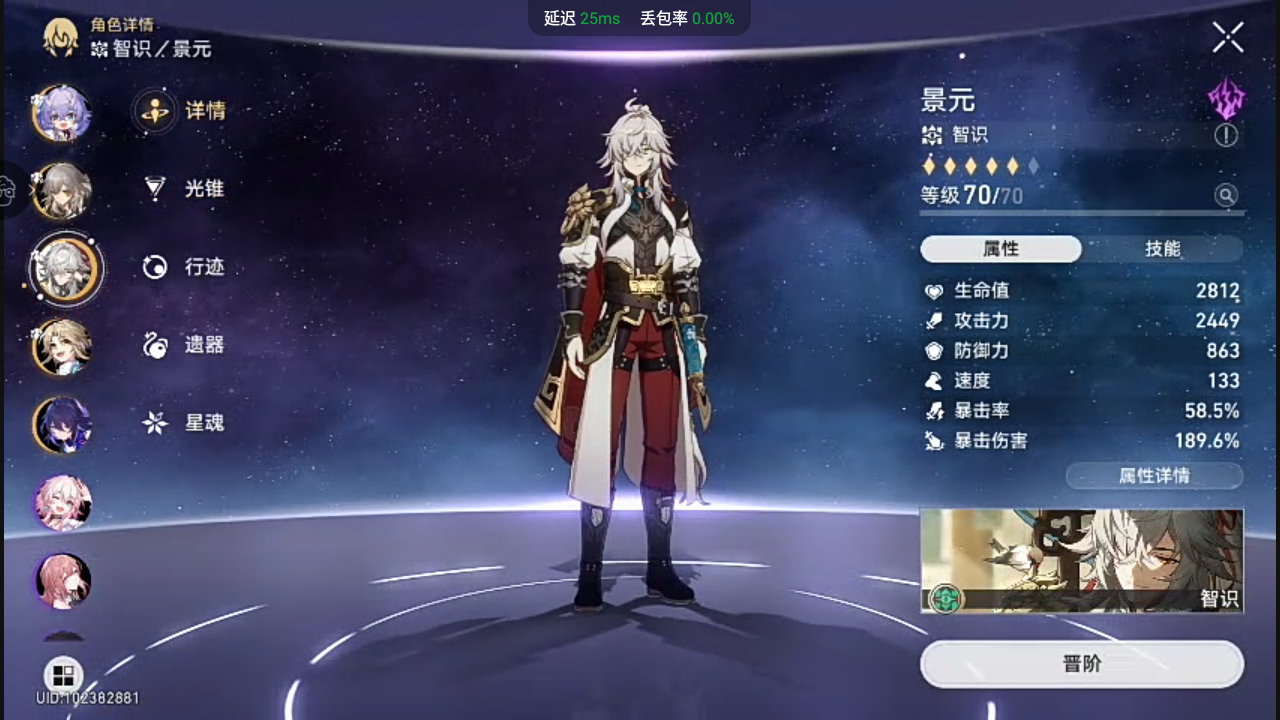This screenshot has height=720, width=1280.
Task: Open the four-square grid menu button
Action: [x=63, y=675]
